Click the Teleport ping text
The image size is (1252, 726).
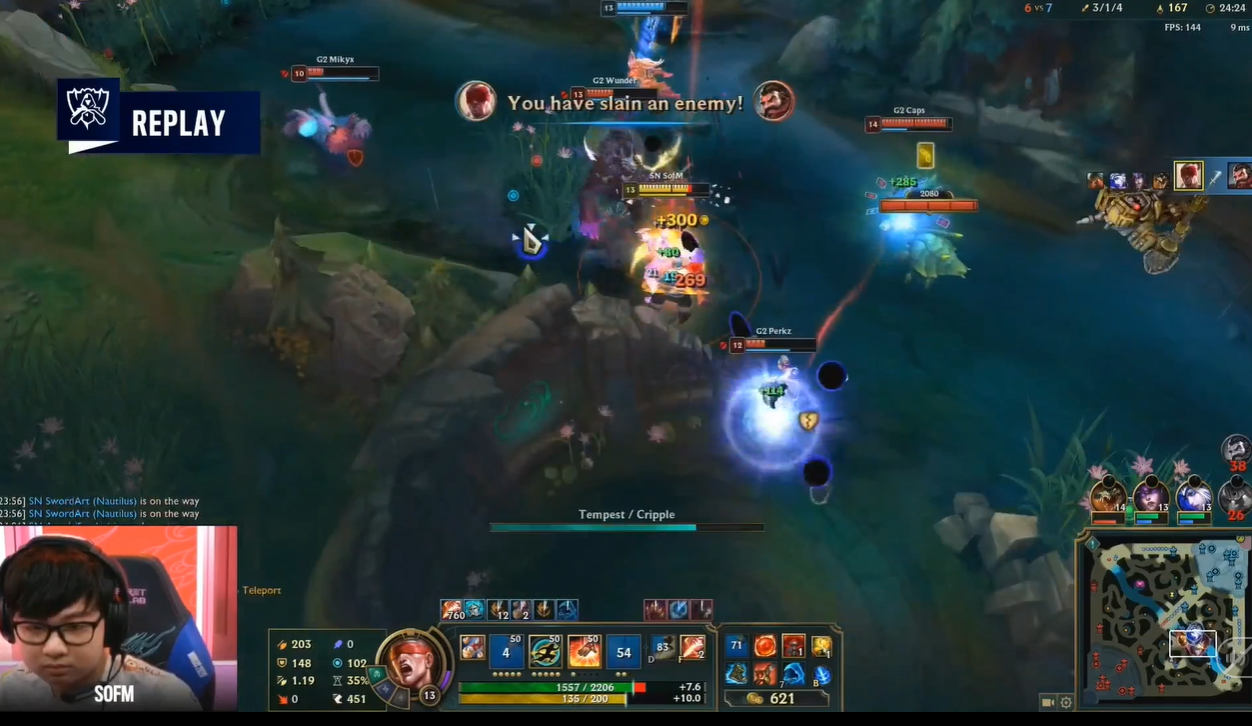point(262,591)
